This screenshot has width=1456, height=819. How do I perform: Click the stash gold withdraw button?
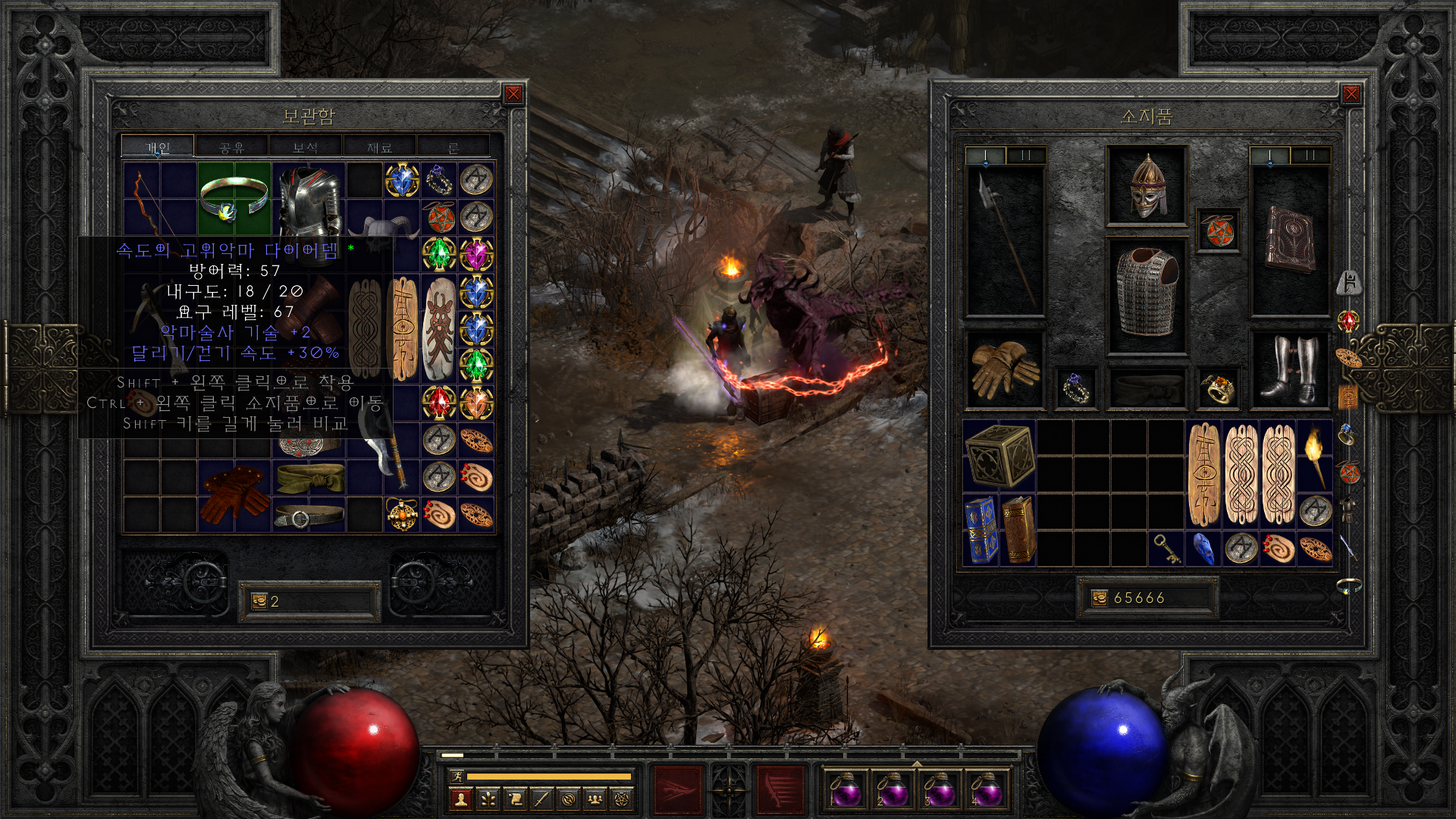pyautogui.click(x=259, y=601)
